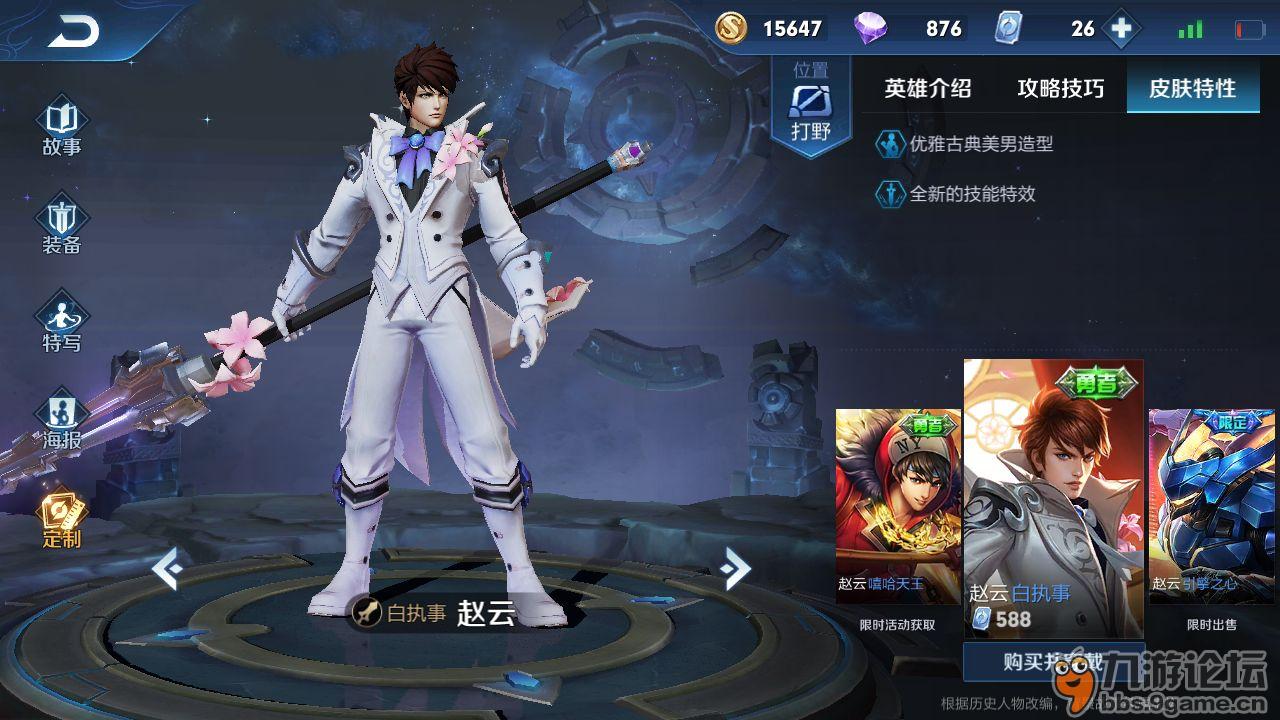Image resolution: width=1280 pixels, height=720 pixels.
Task: Choose the 白执事 skin card
Action: [1053, 498]
